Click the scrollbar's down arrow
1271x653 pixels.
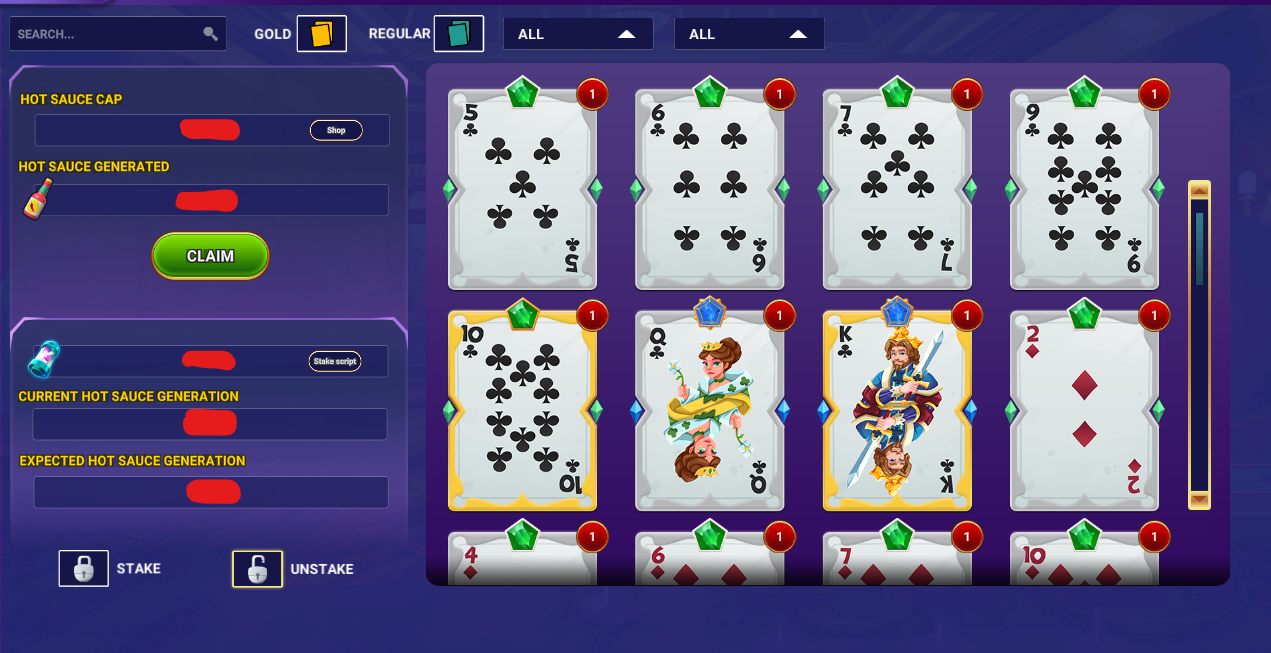1199,499
